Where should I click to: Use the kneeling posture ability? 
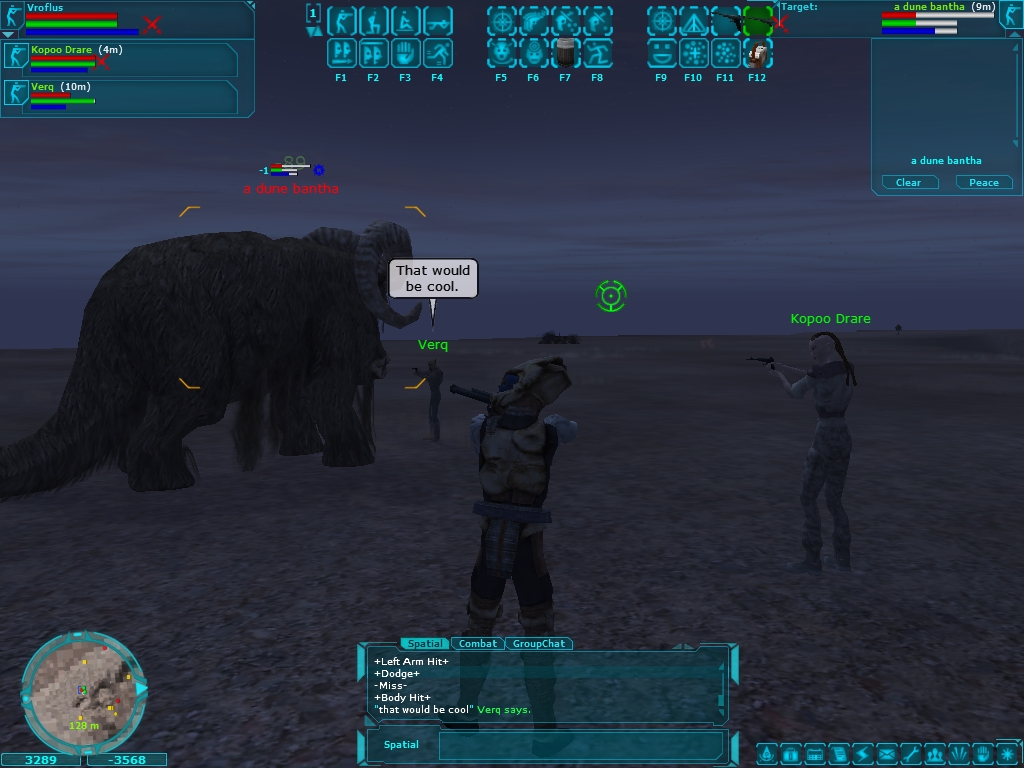click(x=373, y=21)
